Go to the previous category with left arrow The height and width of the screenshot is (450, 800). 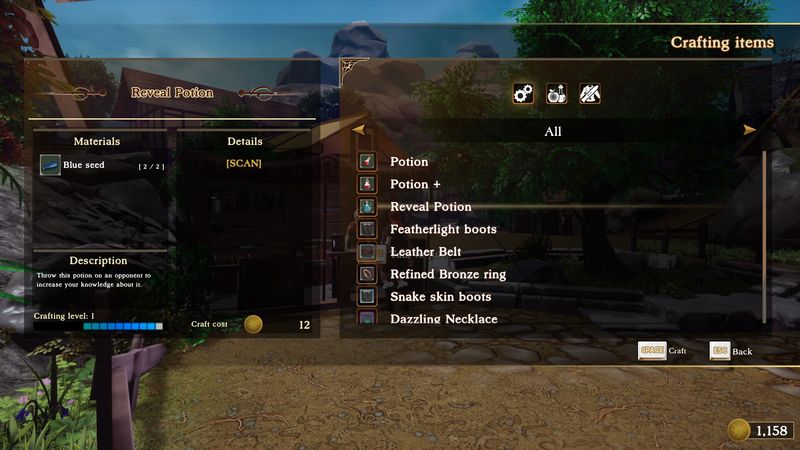click(358, 130)
